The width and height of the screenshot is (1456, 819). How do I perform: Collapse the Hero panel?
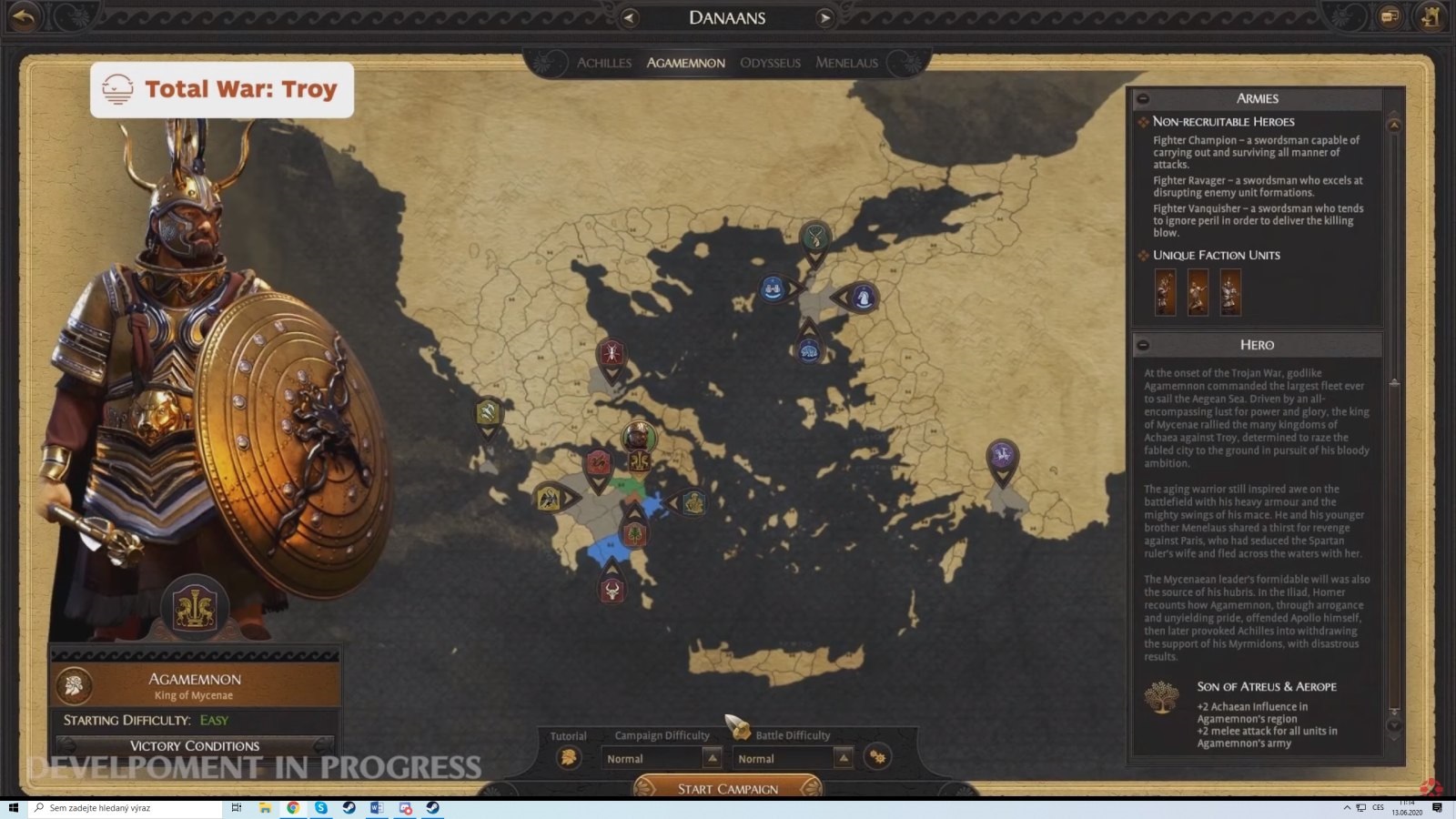1144,344
